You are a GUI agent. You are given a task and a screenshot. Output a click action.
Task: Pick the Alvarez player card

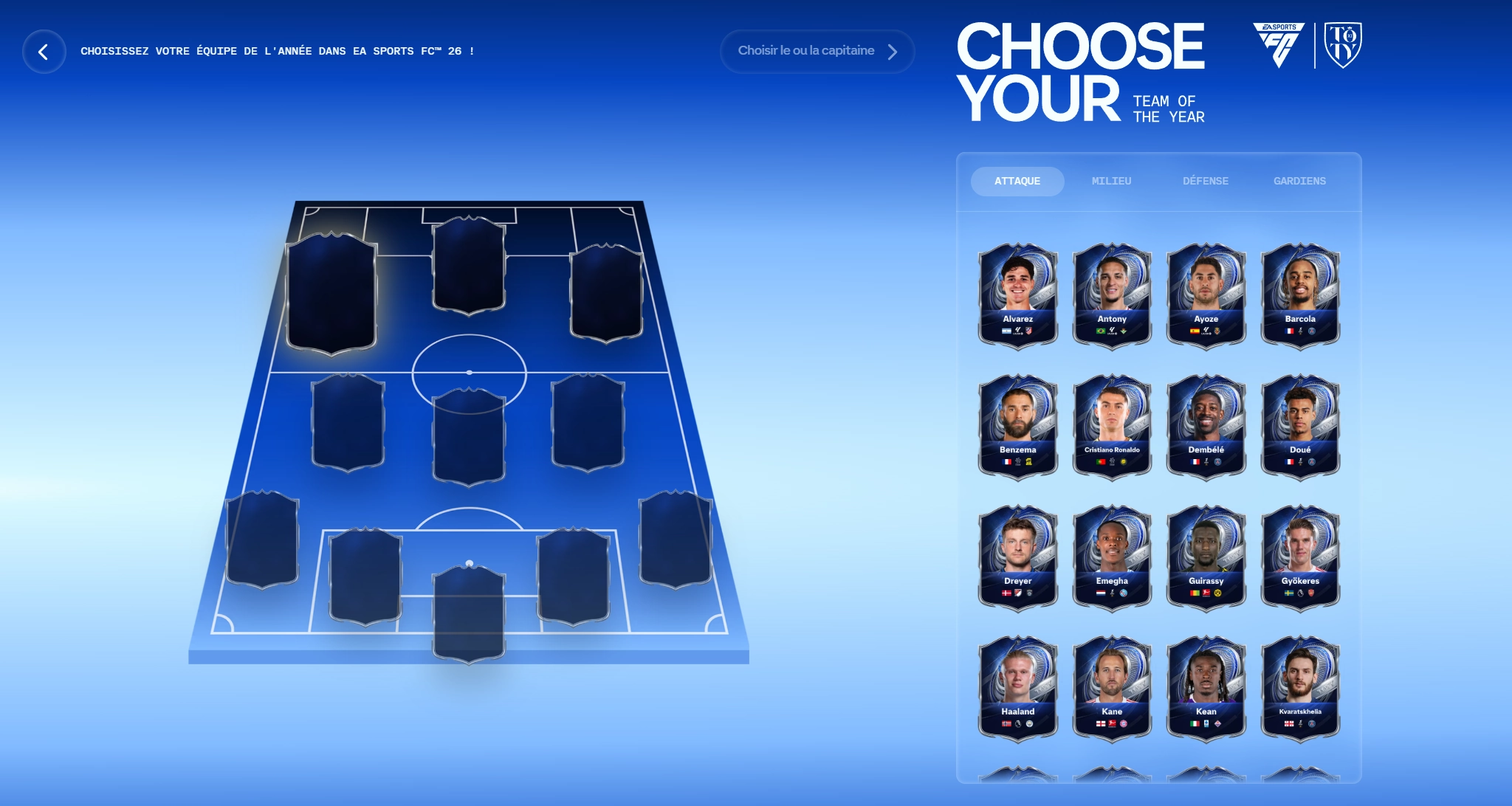[1017, 294]
